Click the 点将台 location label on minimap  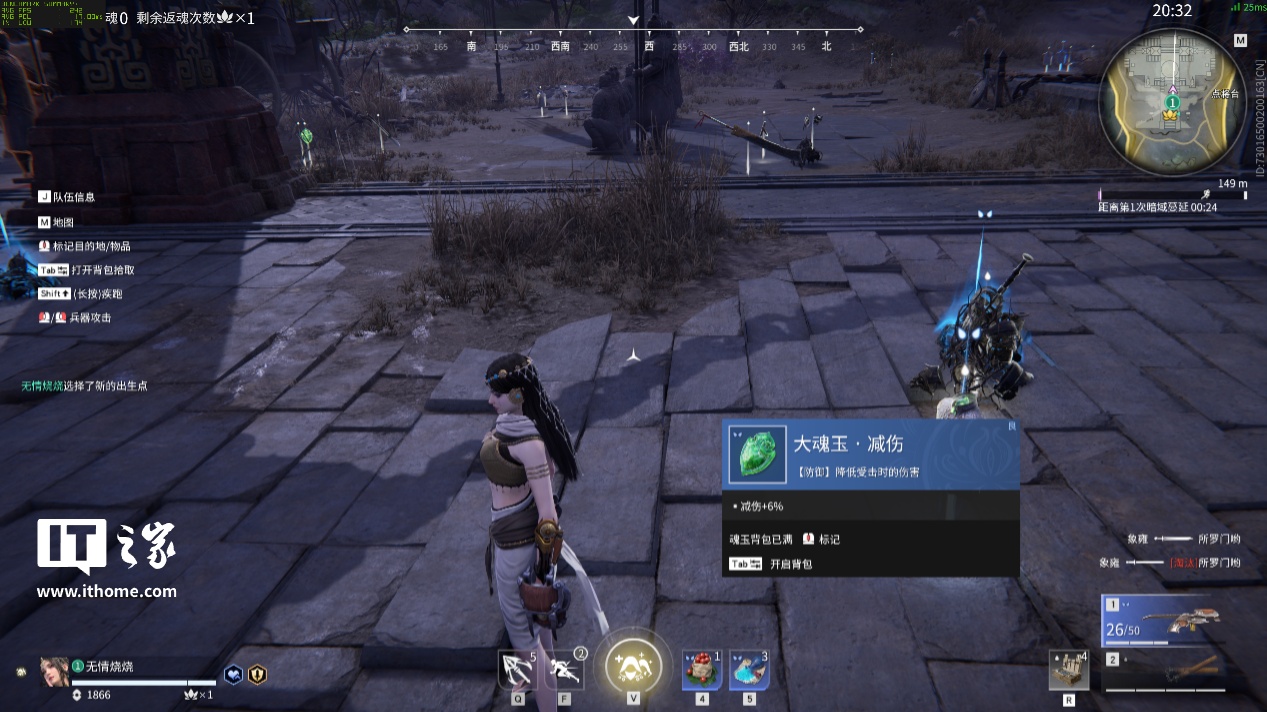tap(1224, 94)
